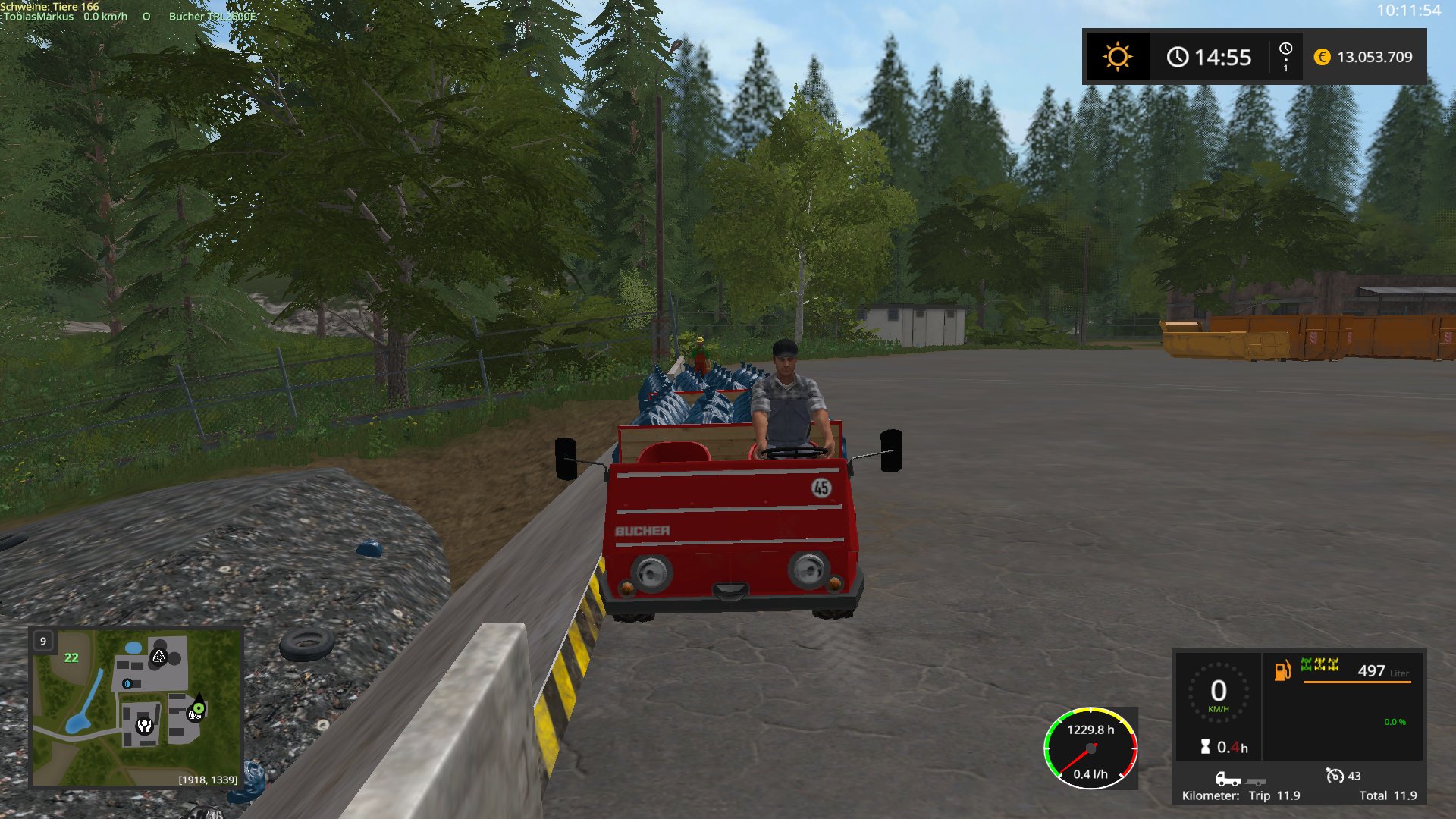Click the euro coin money icon
Image resolution: width=1456 pixels, height=819 pixels.
coord(1322,57)
